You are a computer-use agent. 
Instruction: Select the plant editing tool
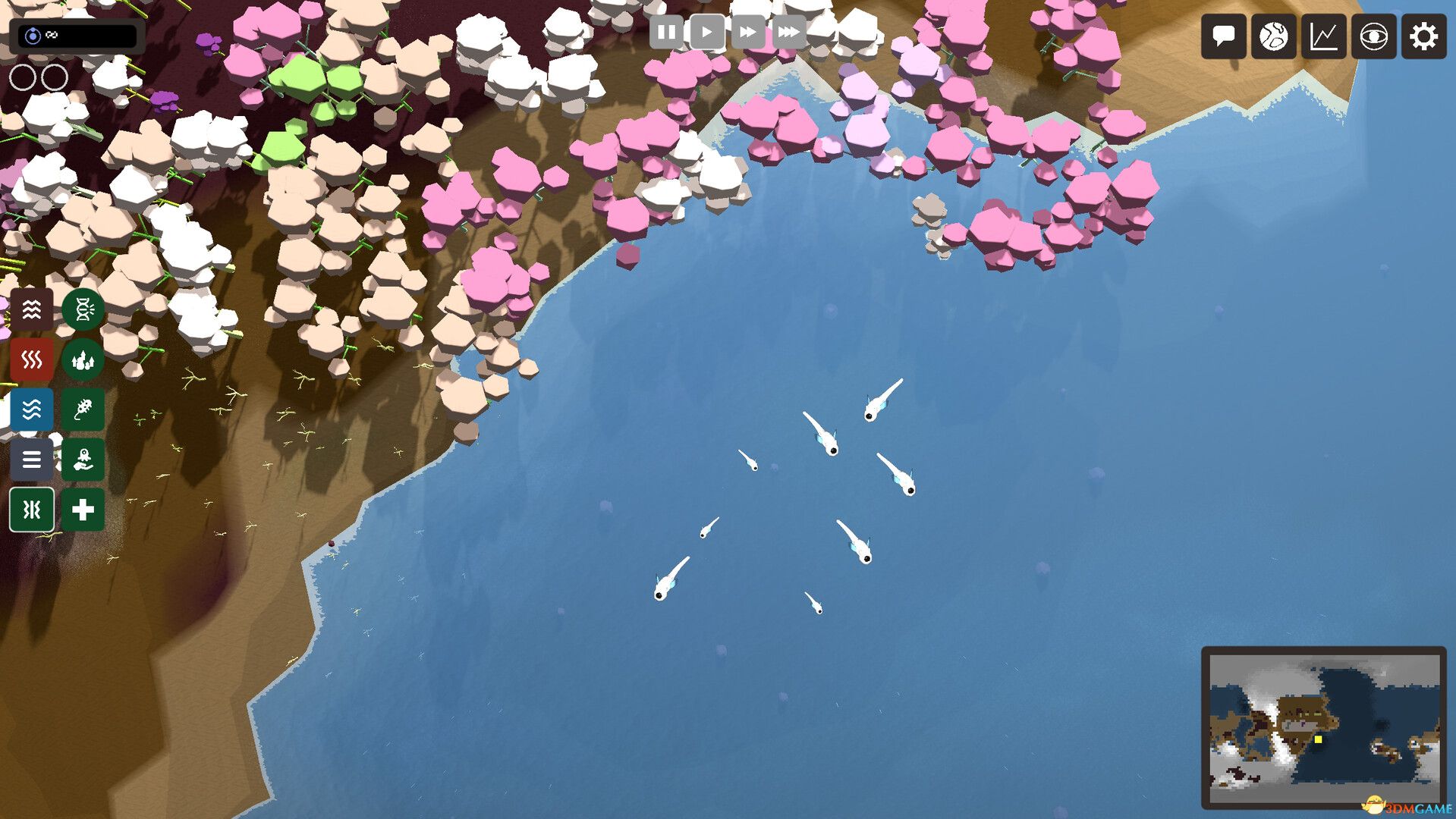tap(82, 359)
